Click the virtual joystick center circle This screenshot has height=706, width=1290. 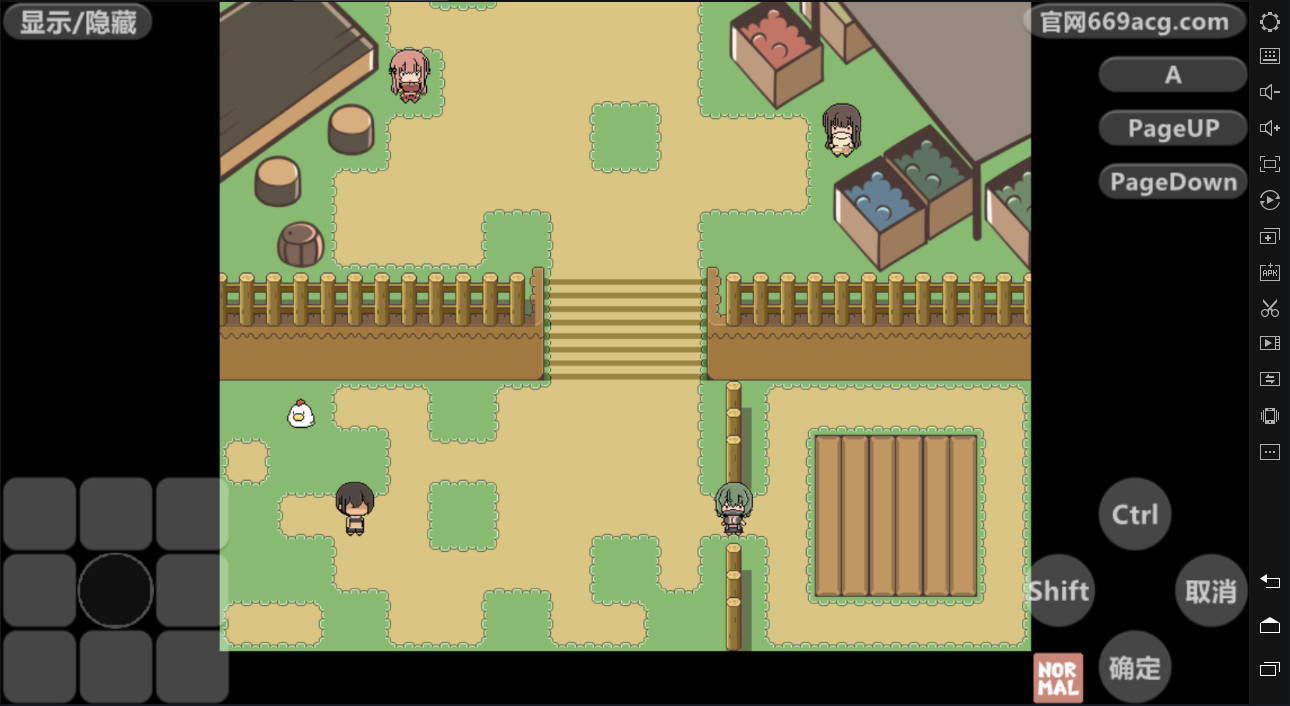115,590
